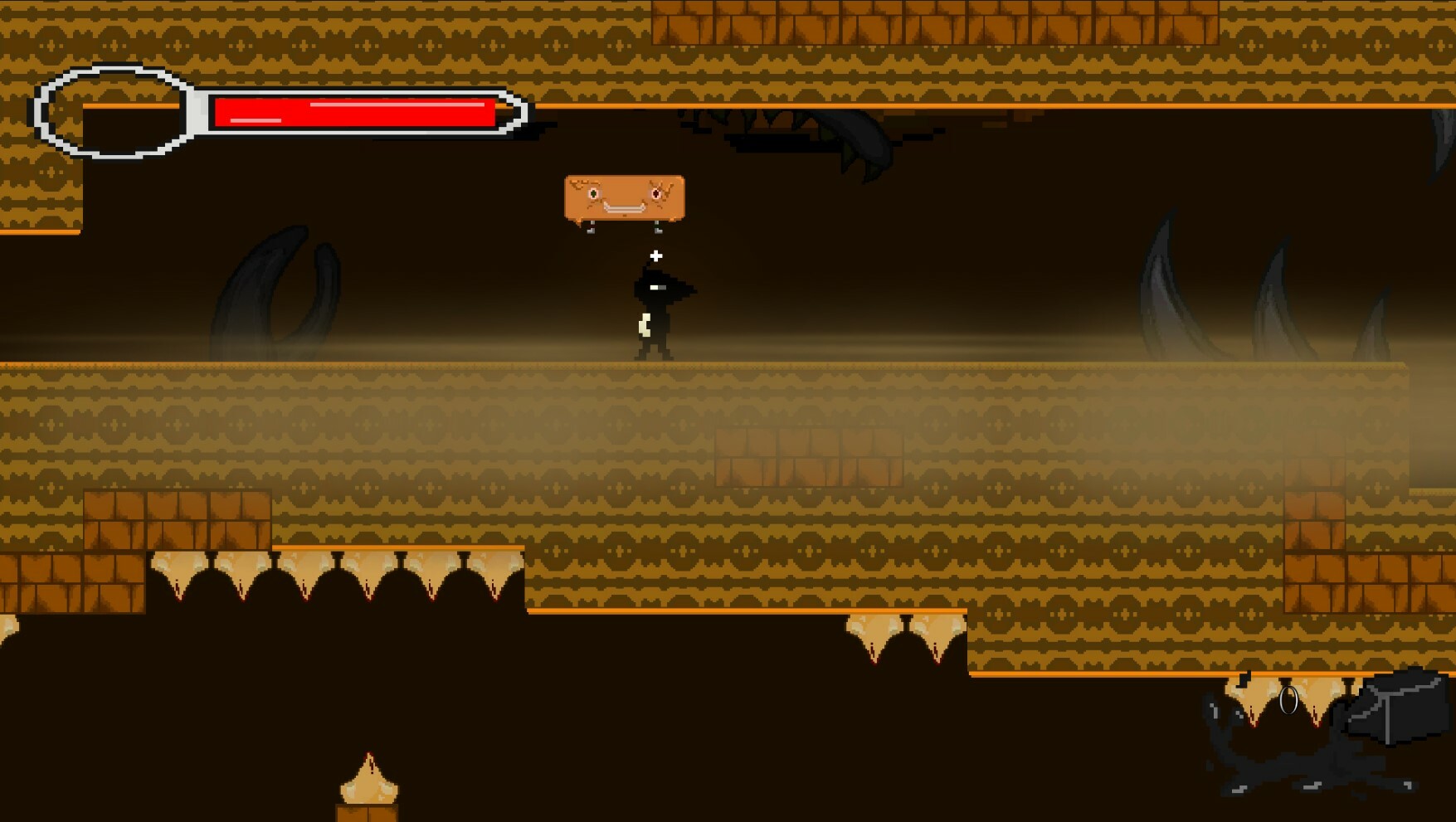The image size is (1456, 822).
Task: Click the silver ring collectible near the spikes
Action: pos(1291,699)
